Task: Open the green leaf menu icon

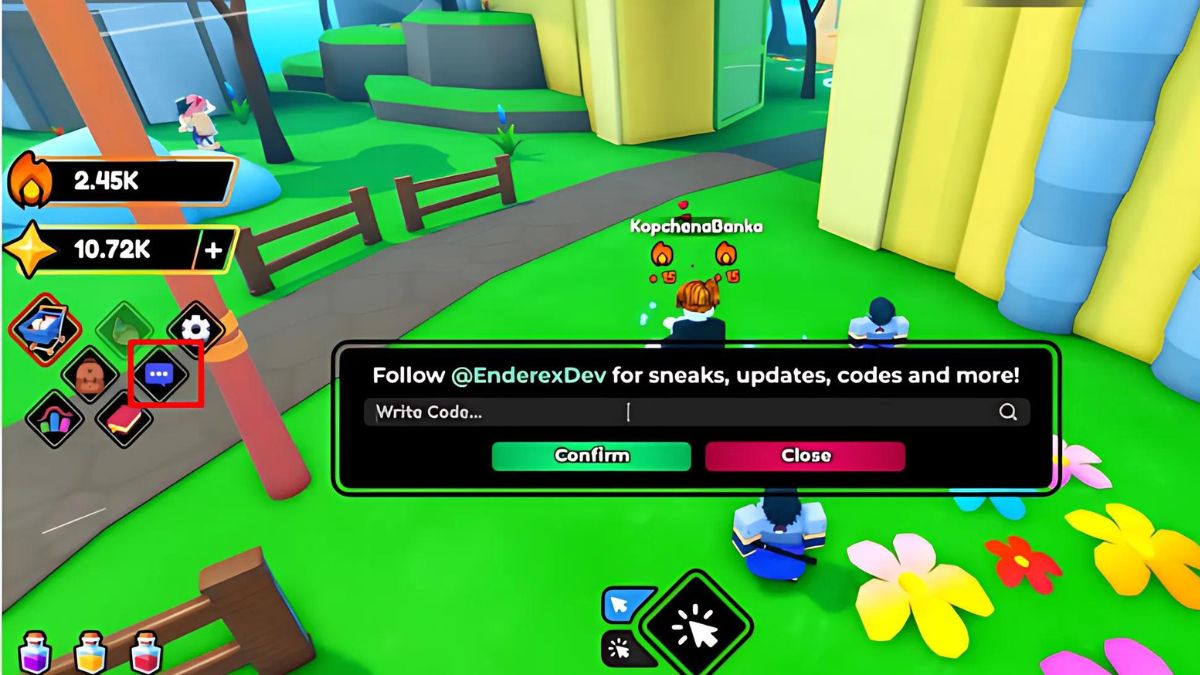Action: (x=123, y=328)
